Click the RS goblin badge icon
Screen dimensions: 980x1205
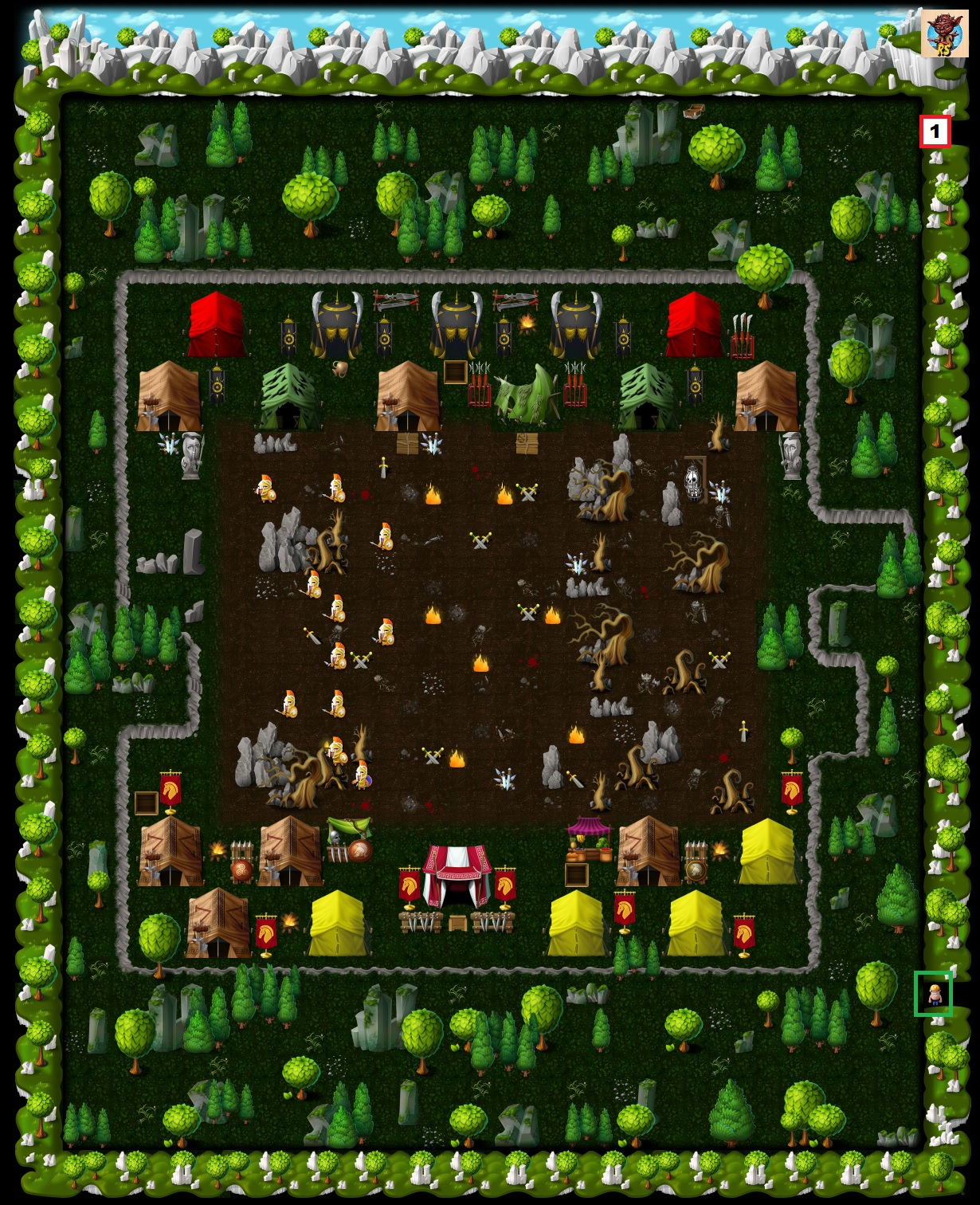tap(944, 33)
